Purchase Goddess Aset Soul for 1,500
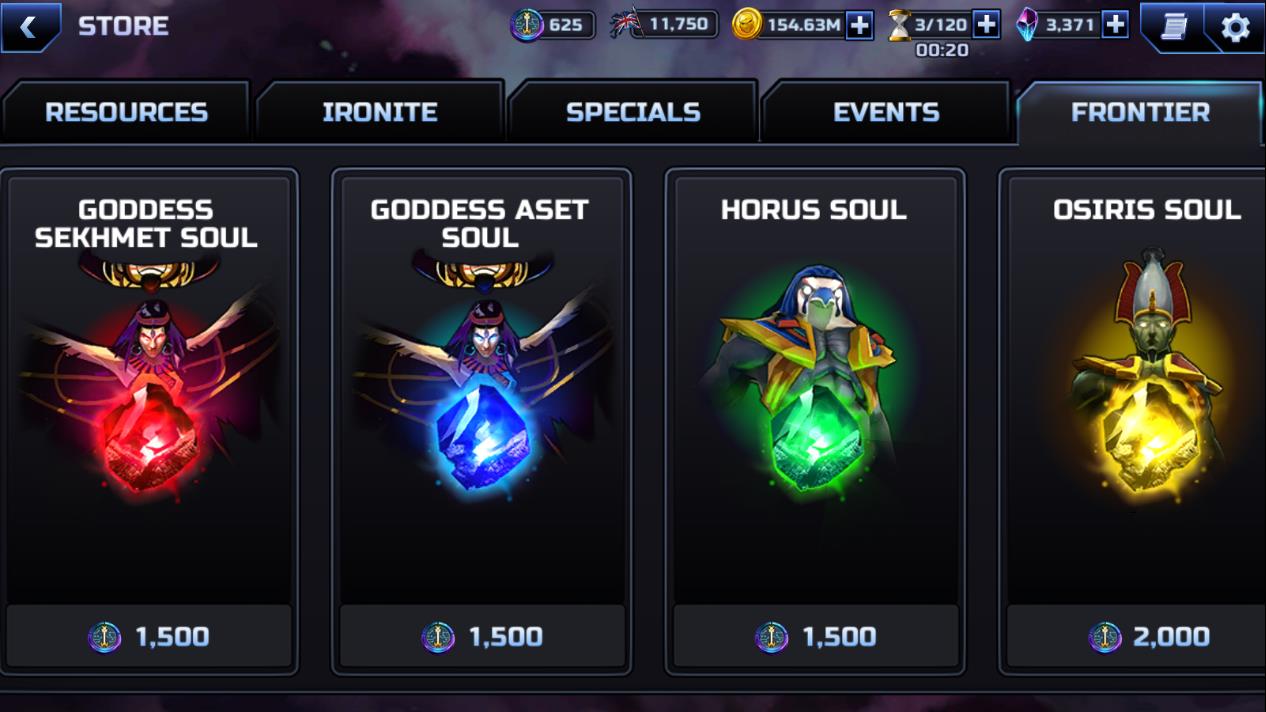 [481, 636]
